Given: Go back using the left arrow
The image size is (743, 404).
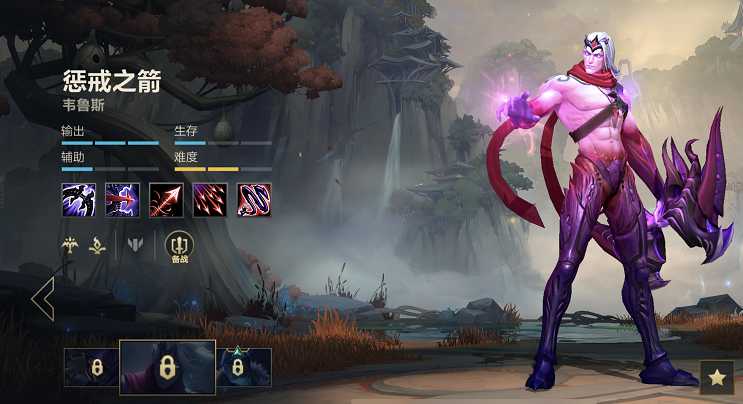Looking at the screenshot, I should [42, 299].
